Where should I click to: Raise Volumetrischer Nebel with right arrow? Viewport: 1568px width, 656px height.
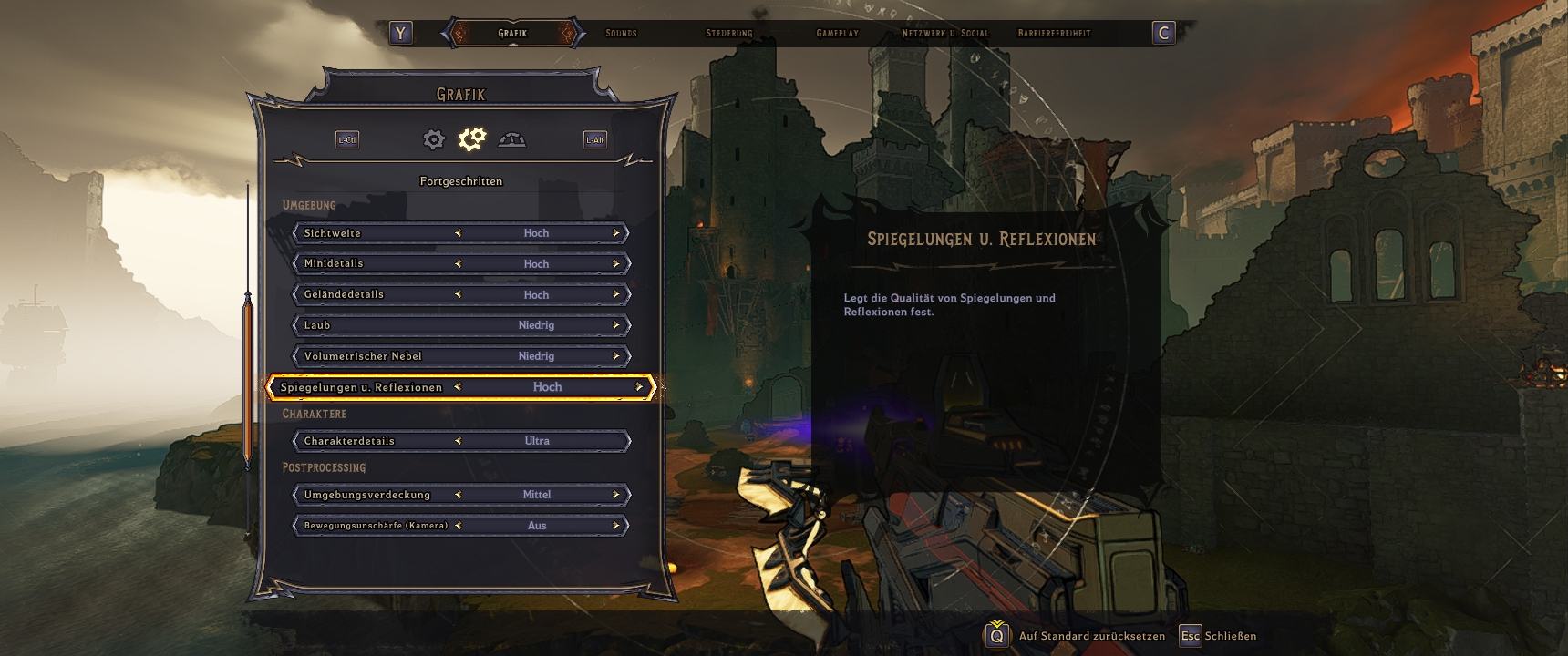(616, 356)
